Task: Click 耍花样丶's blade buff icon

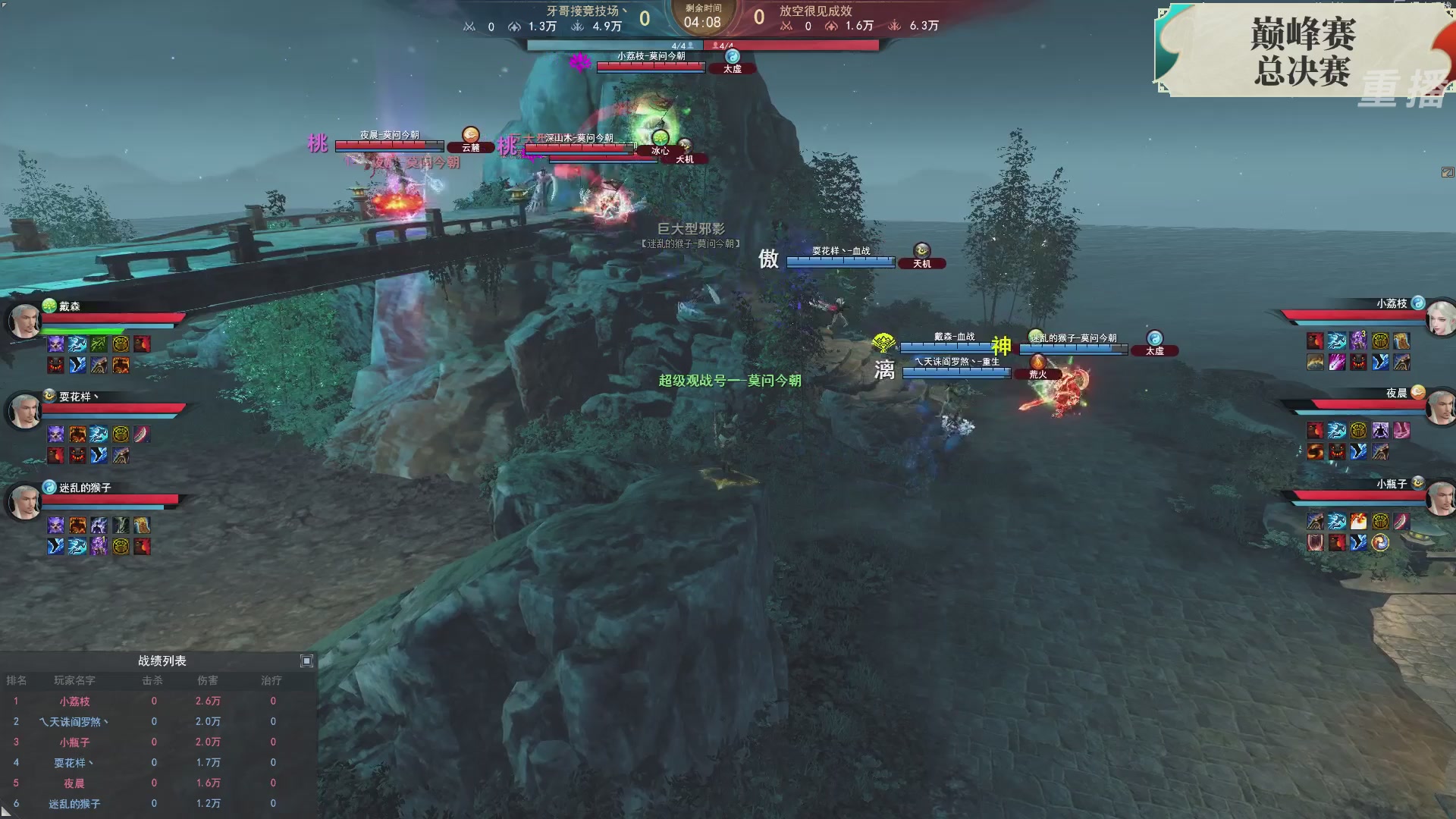Action: point(143,434)
